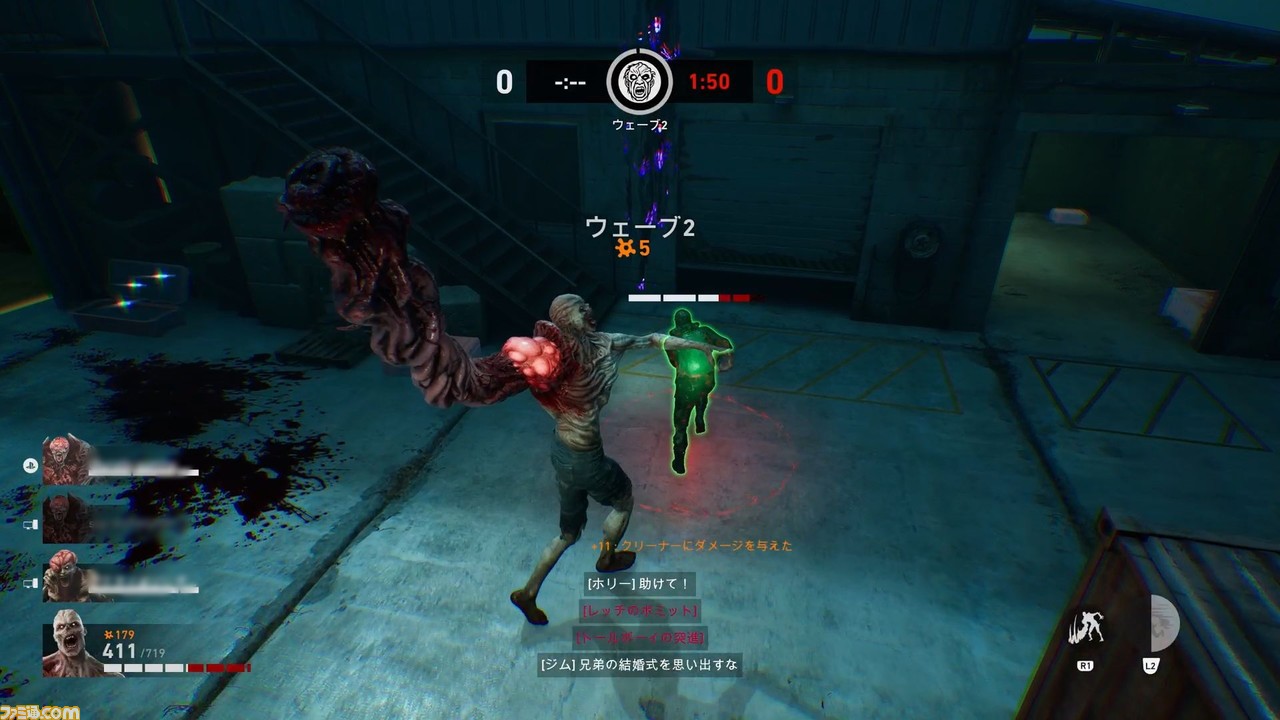Select the teammate portrait beside the PlayStation logo
This screenshot has width=1280, height=720.
tap(67, 460)
